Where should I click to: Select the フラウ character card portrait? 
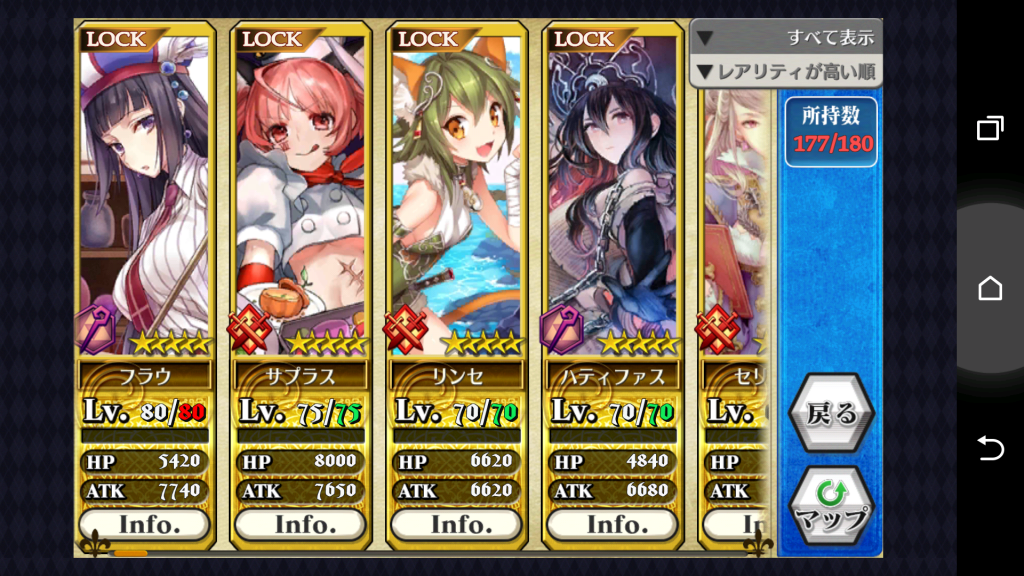(145, 190)
